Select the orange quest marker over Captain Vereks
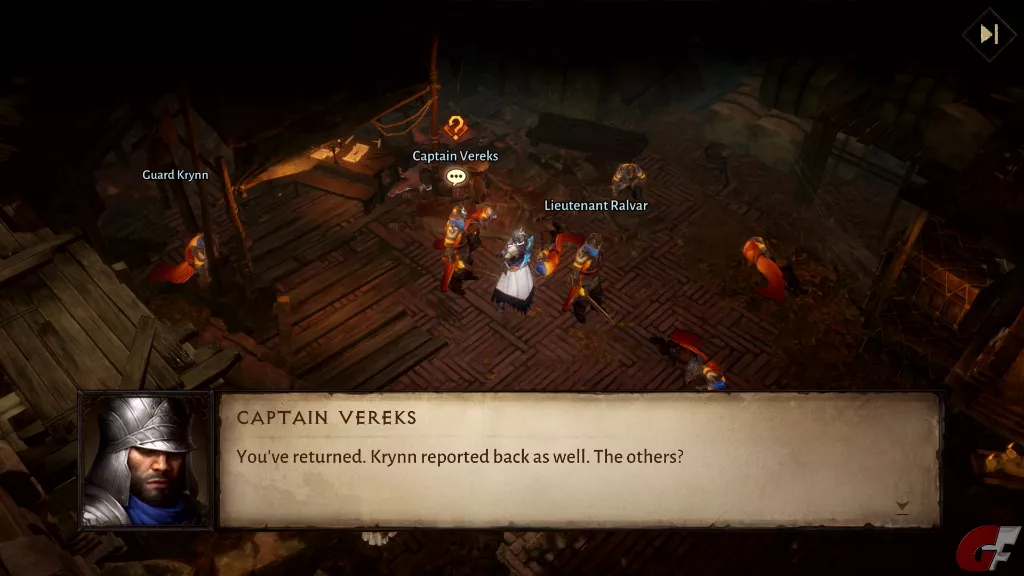Screen dimensions: 1024x576 (x=456, y=128)
